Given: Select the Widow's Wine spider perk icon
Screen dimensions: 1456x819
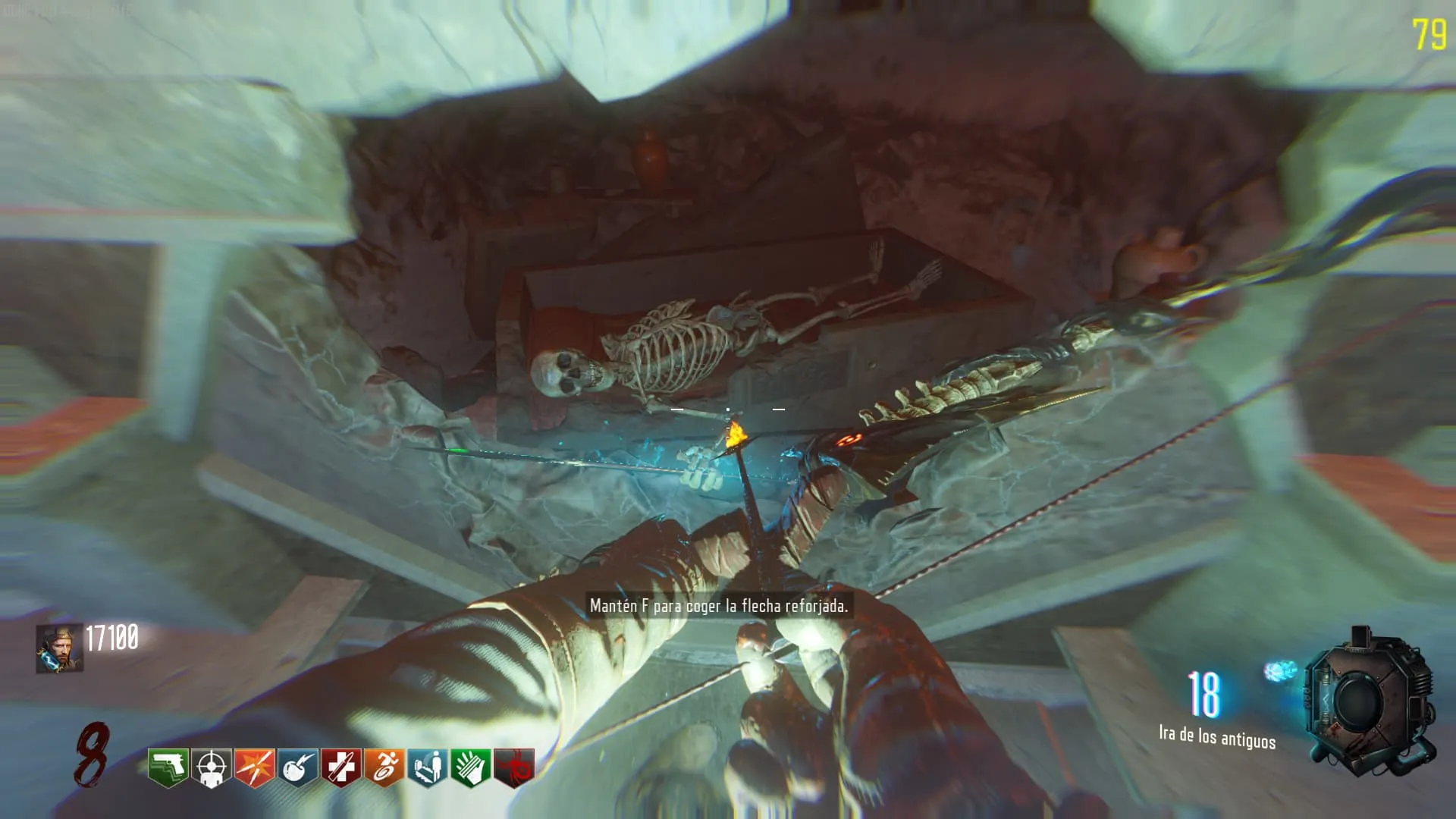Looking at the screenshot, I should [514, 767].
